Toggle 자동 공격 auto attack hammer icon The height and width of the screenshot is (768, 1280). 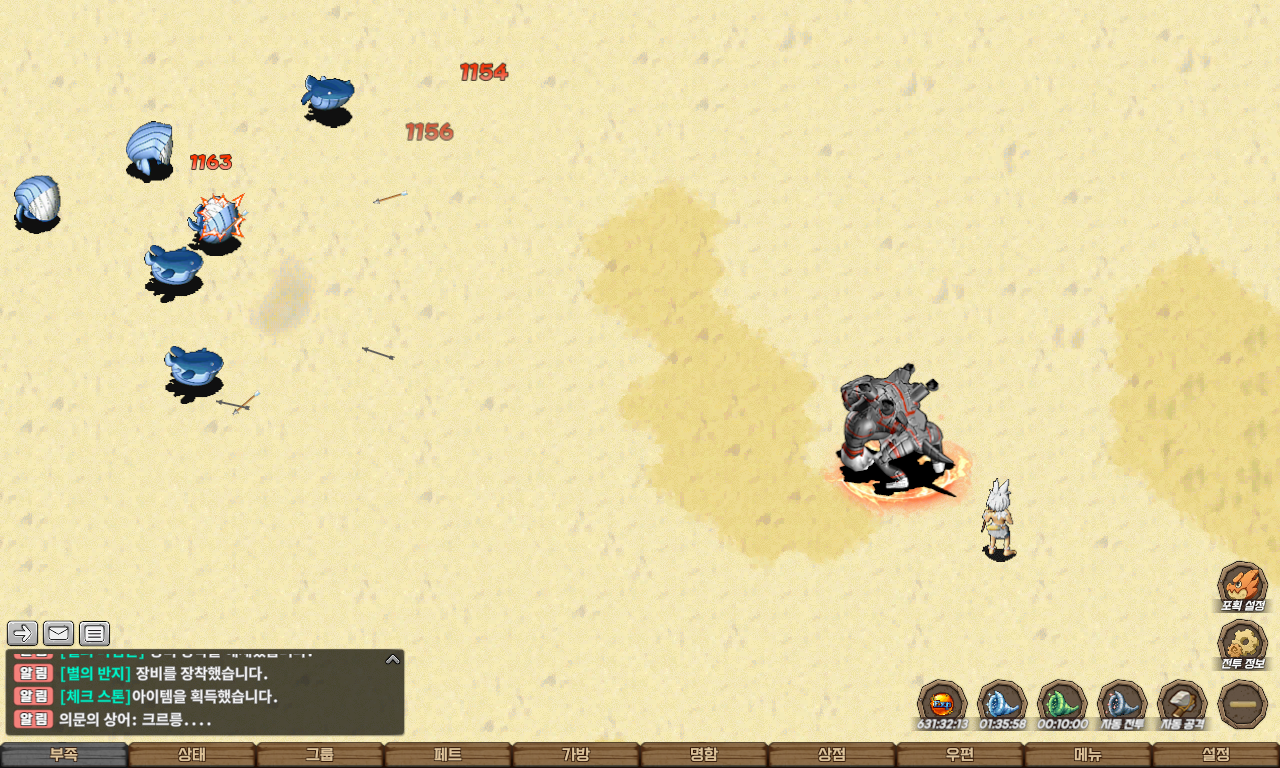click(x=1182, y=703)
